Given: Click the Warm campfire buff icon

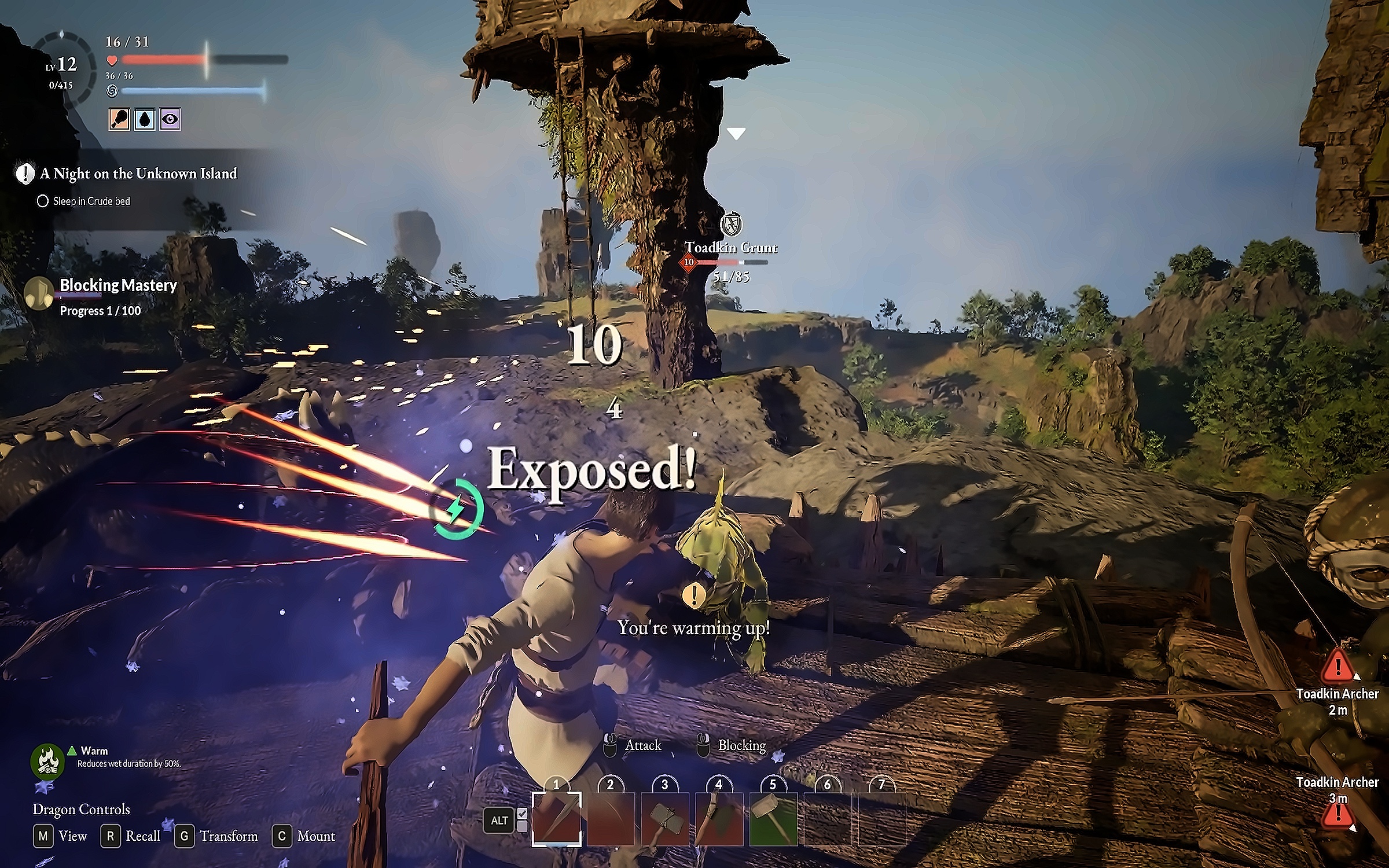Looking at the screenshot, I should coord(47,760).
